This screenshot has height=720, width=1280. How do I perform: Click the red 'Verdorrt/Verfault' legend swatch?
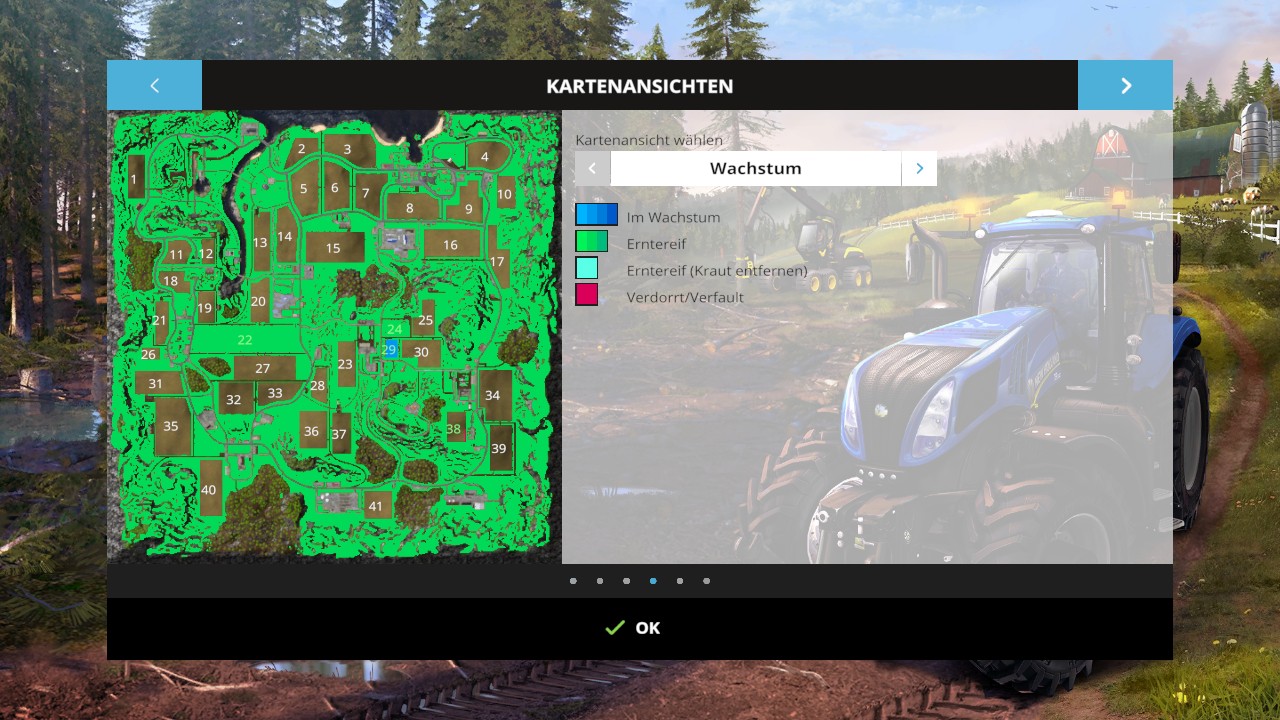click(587, 295)
